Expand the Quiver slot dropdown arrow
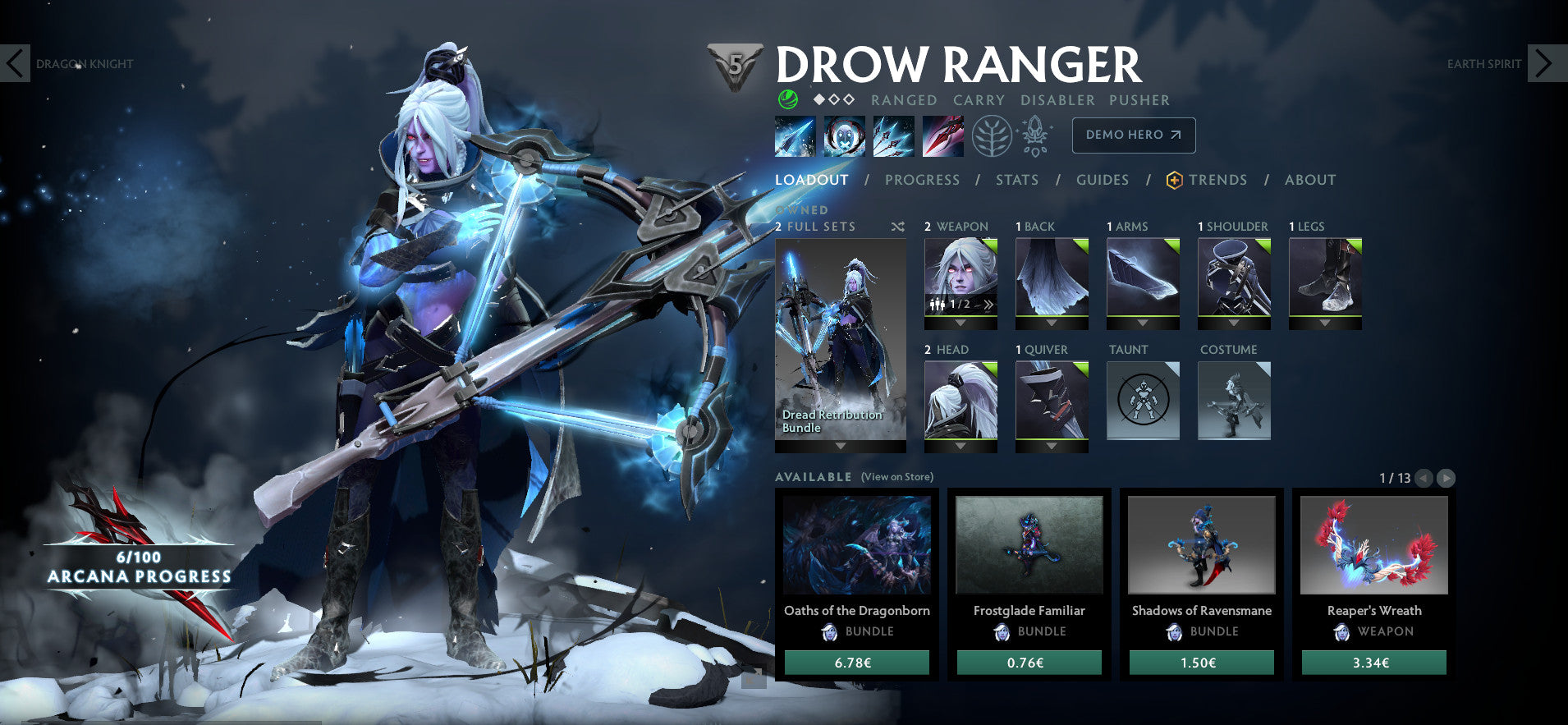The width and height of the screenshot is (1568, 725). tap(1051, 446)
